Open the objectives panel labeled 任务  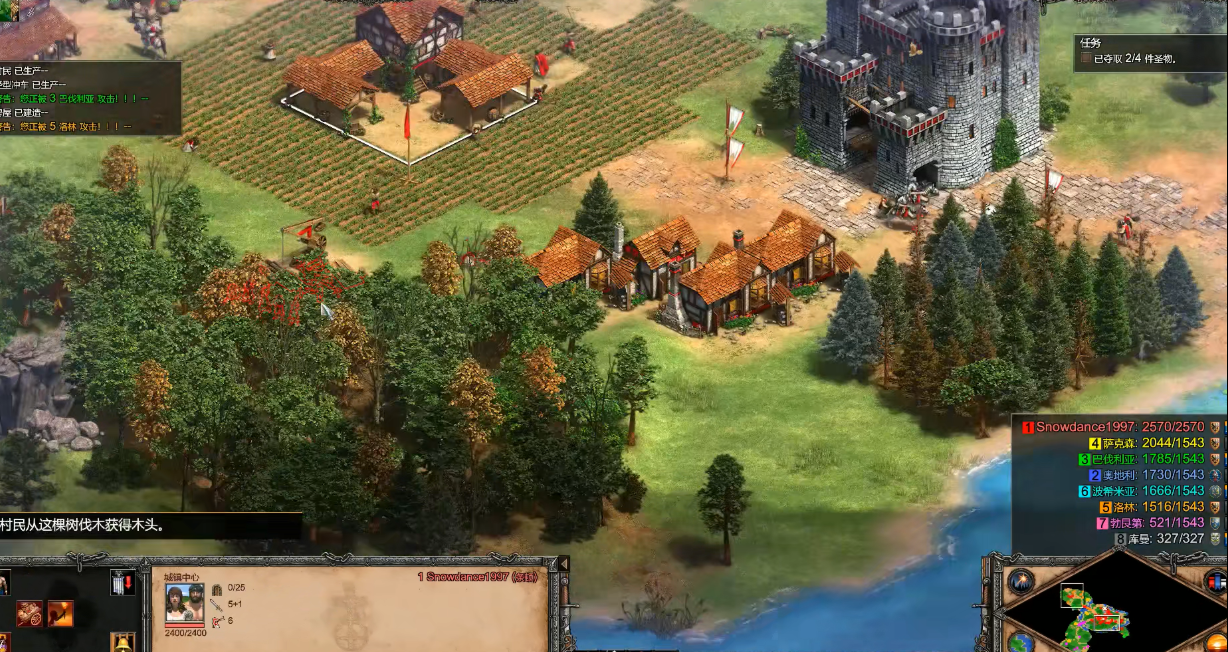[x=1090, y=43]
